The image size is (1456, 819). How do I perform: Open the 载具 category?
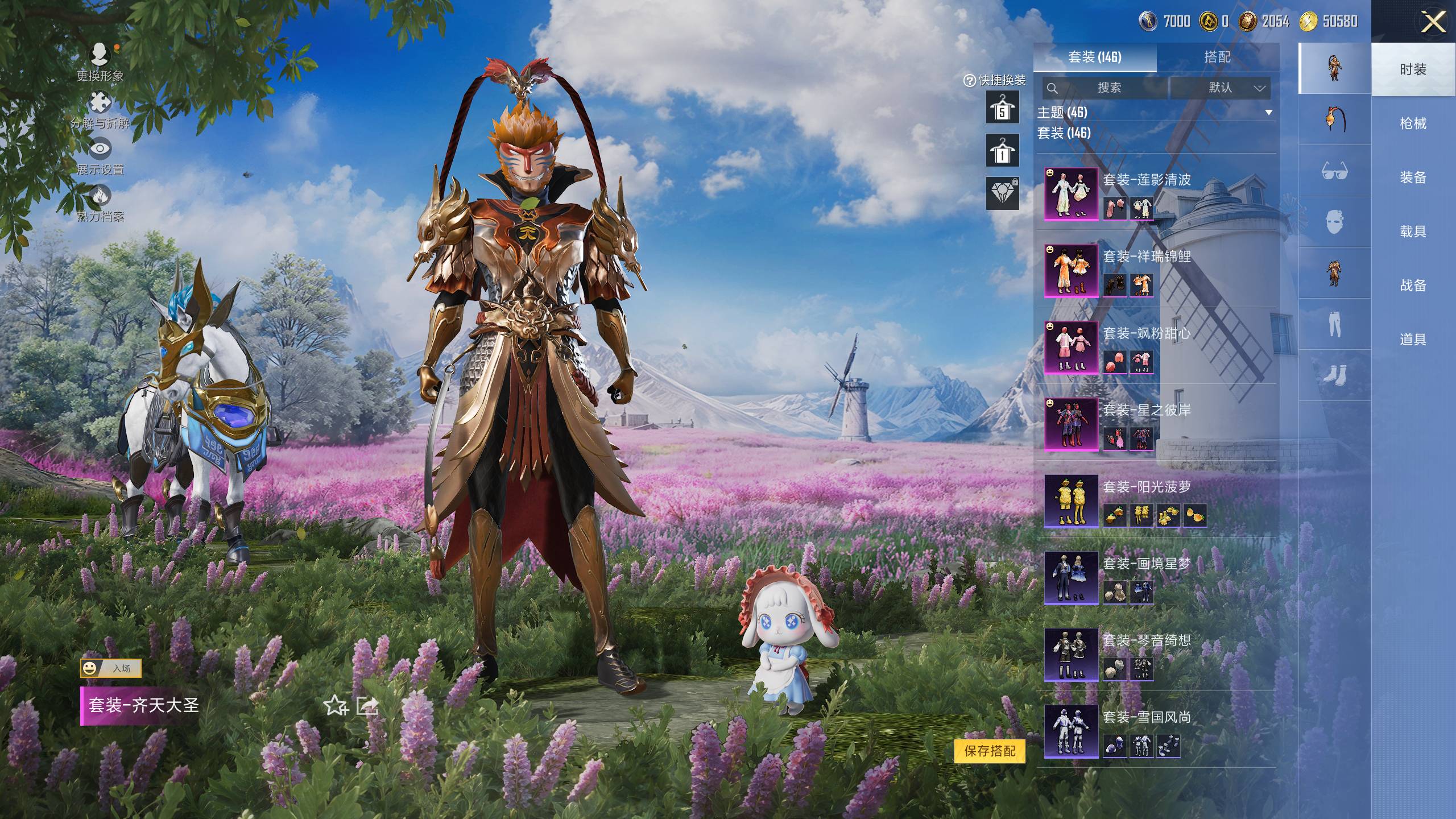[1413, 231]
